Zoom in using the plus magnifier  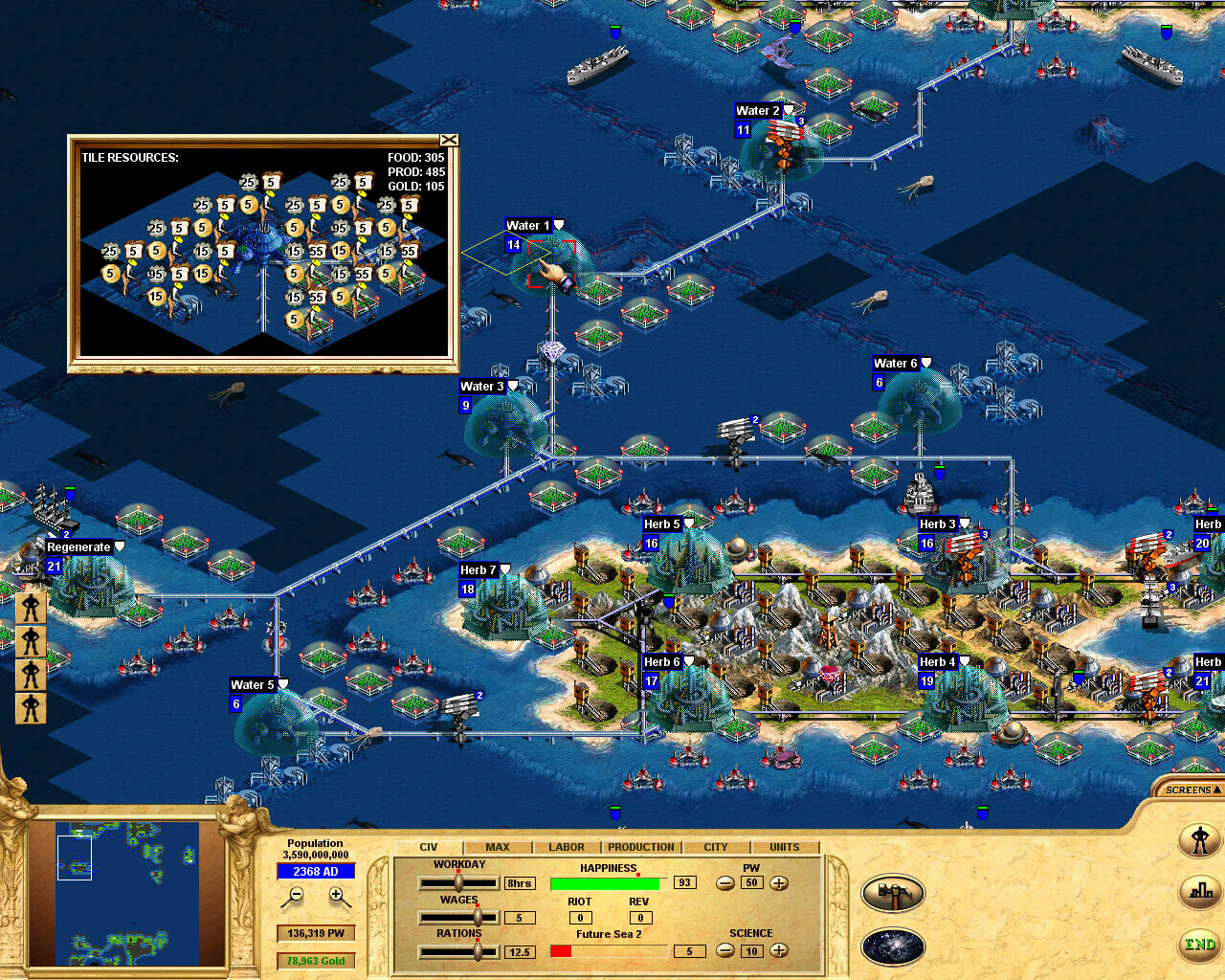335,896
